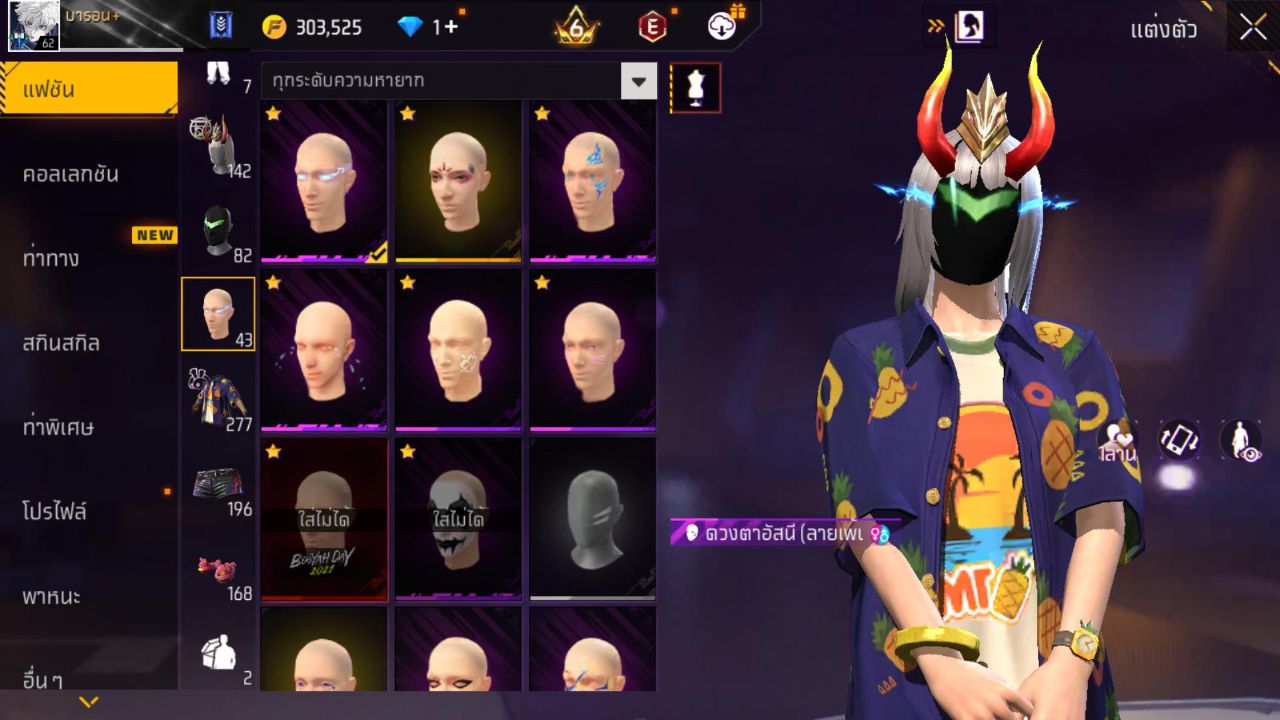Click the mannequin outfit preview button
The width and height of the screenshot is (1280, 720).
695,88
